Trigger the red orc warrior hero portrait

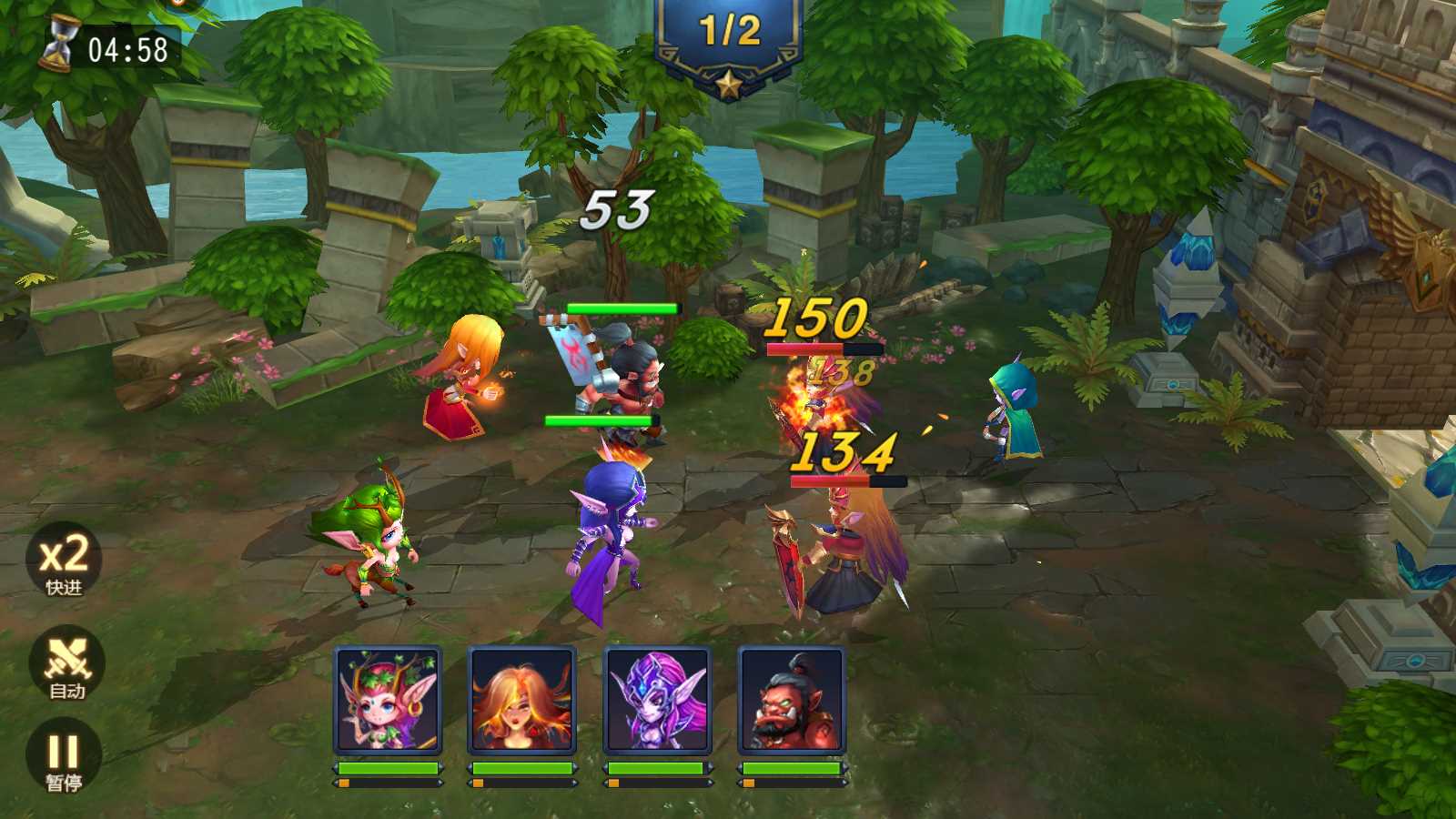(791, 700)
